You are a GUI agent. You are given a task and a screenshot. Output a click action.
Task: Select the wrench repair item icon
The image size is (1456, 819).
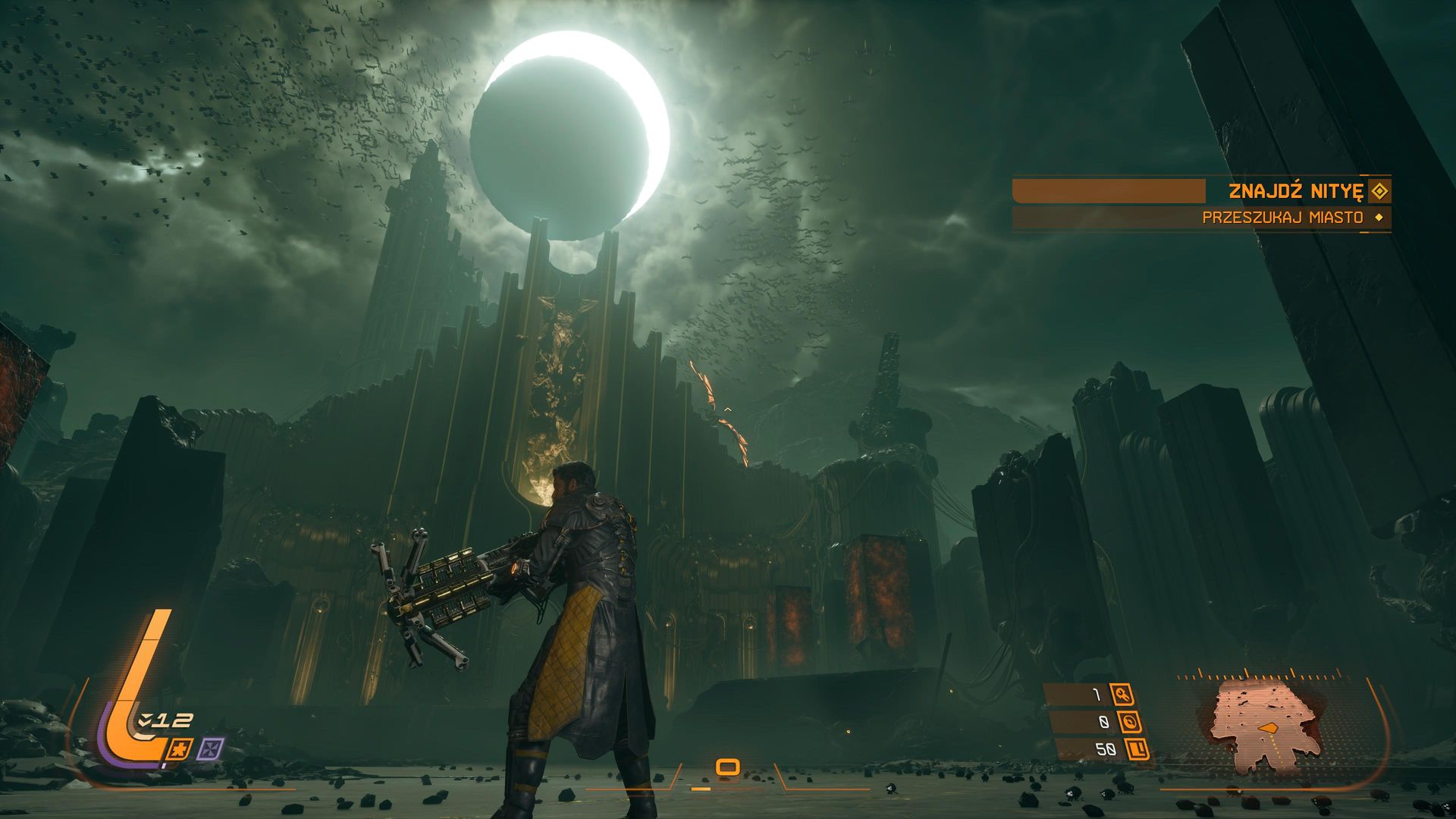(x=1121, y=694)
